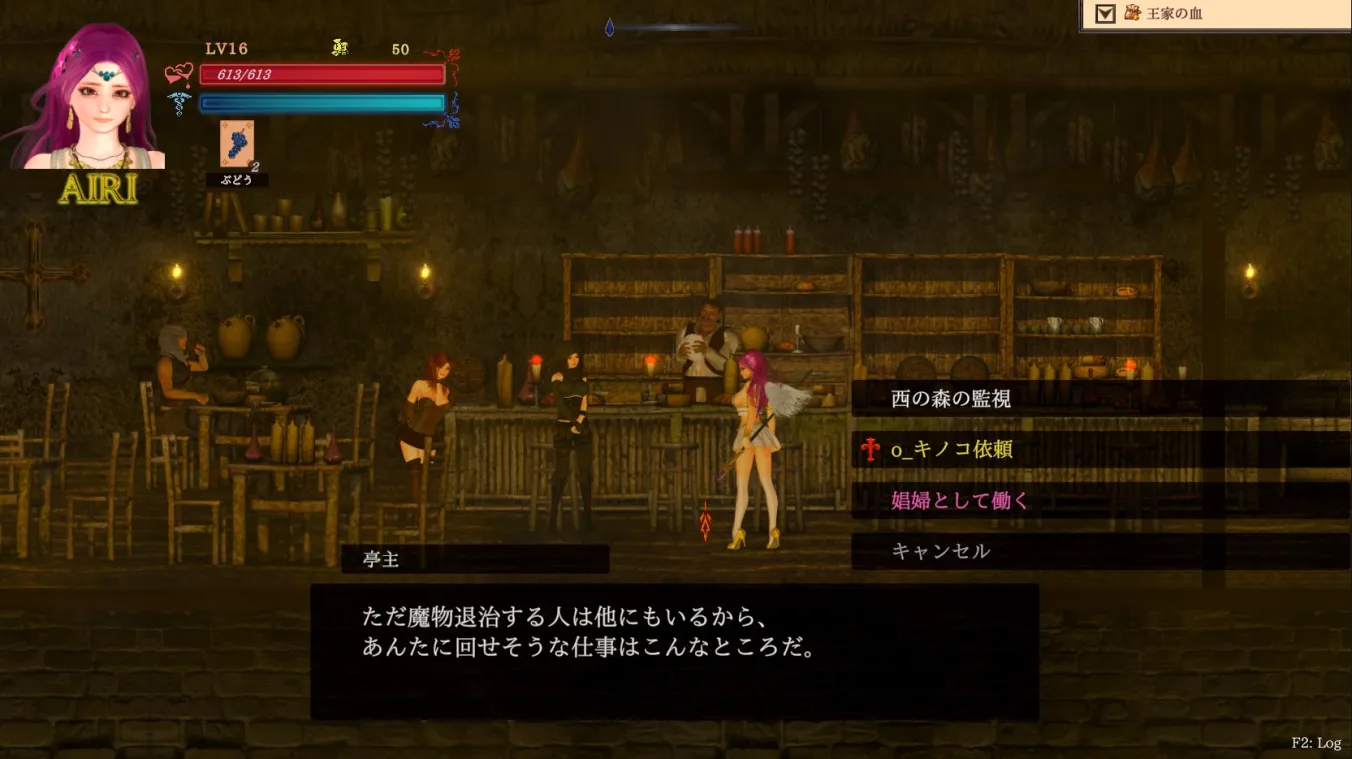Collapse the quest tracker with its arrow toggle
This screenshot has height=759, width=1352.
coord(1105,15)
